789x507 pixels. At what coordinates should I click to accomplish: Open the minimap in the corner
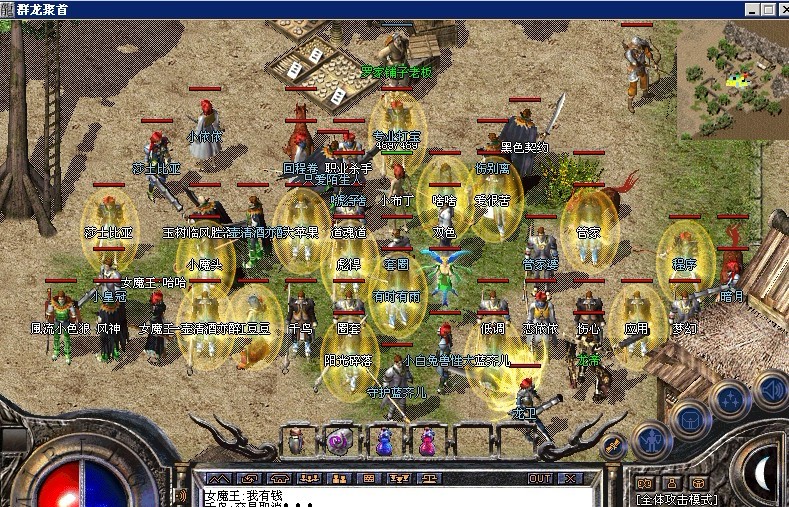[733, 78]
